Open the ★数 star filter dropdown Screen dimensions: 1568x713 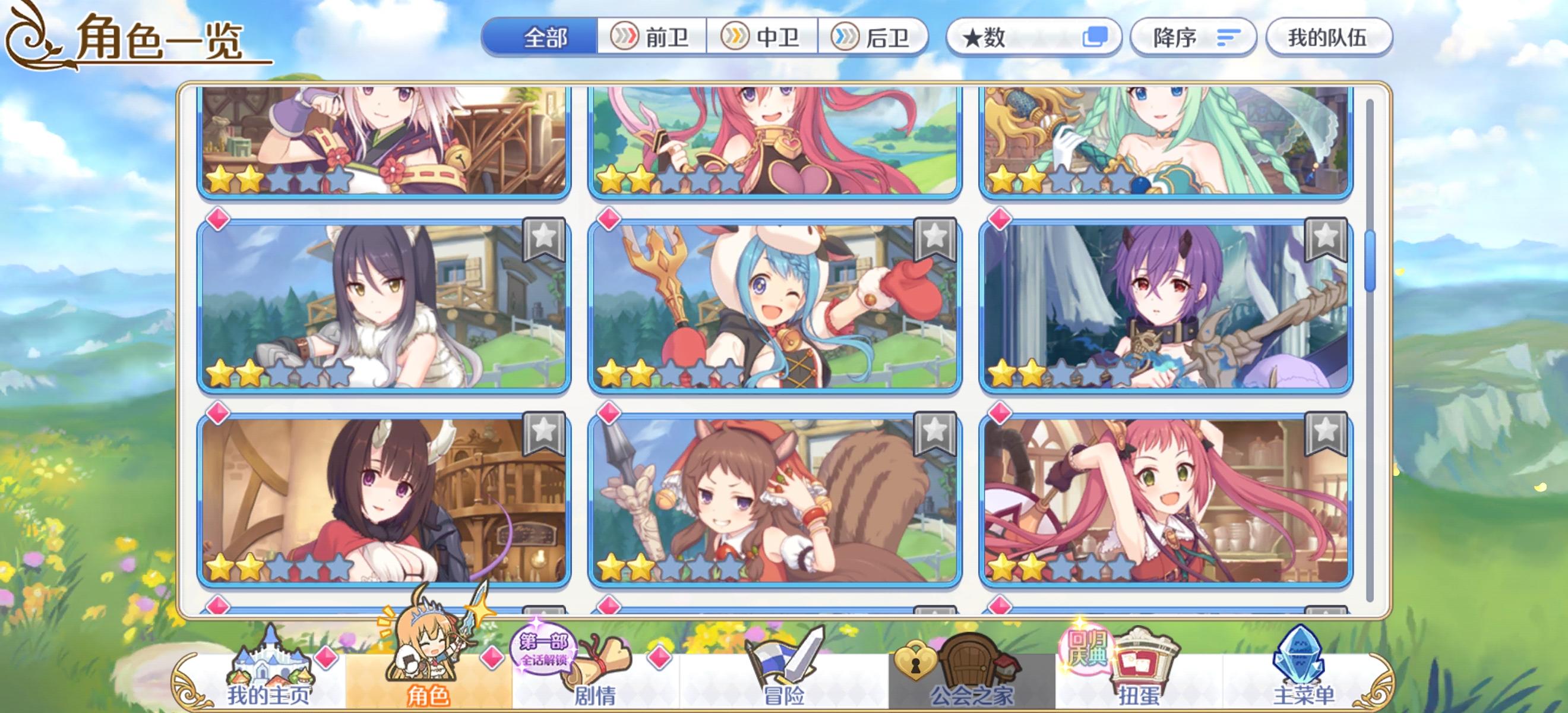click(x=1035, y=38)
